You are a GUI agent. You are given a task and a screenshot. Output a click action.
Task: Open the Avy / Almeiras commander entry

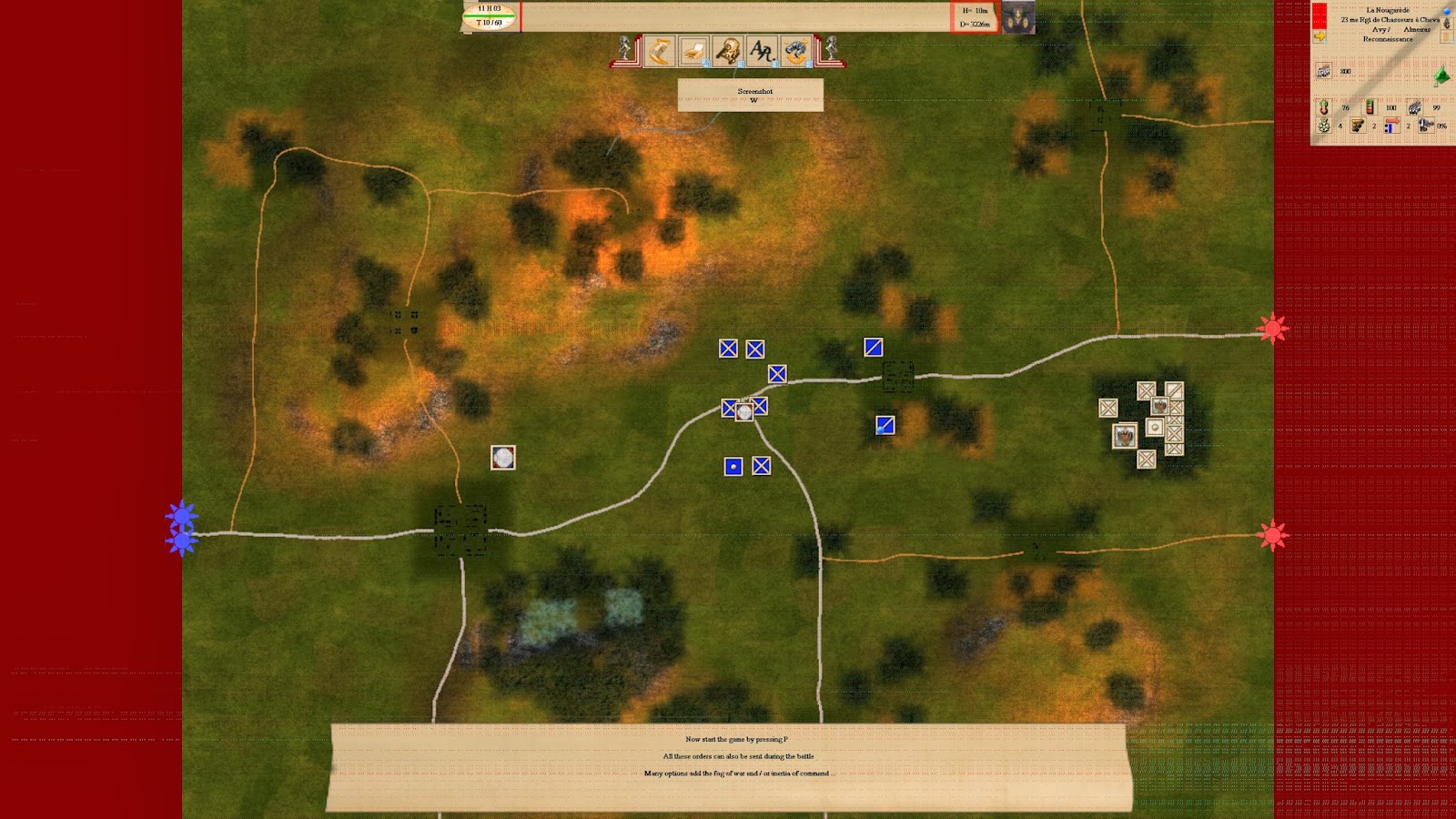[1401, 29]
